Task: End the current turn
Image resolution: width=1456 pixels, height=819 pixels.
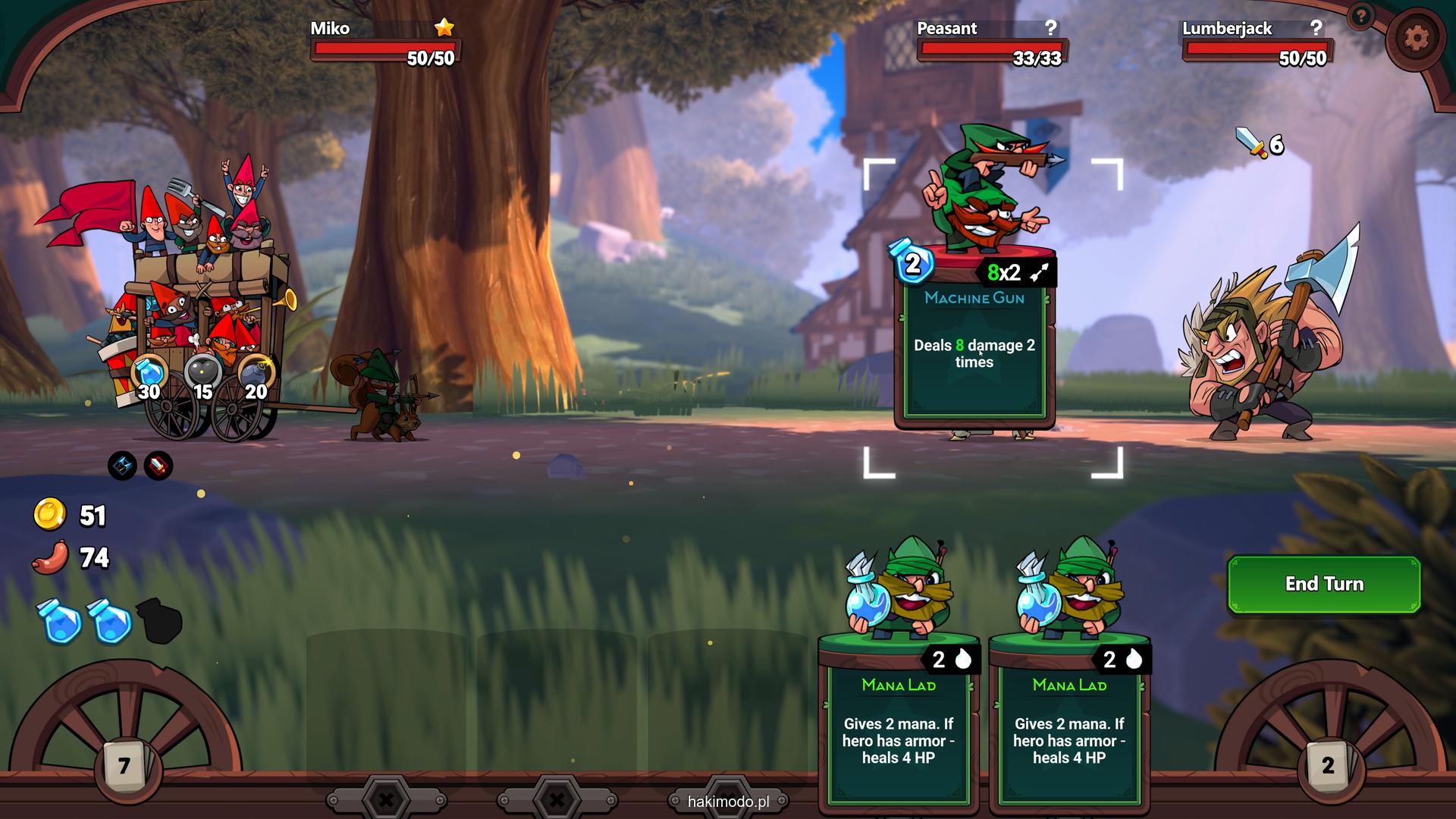Action: [1323, 584]
